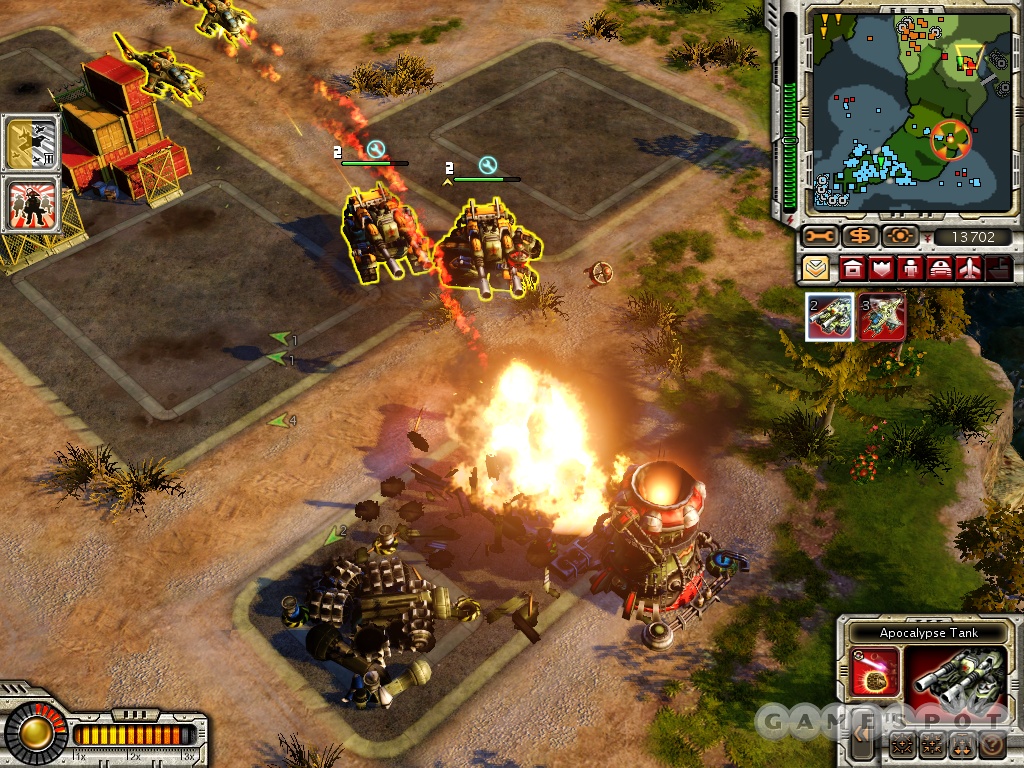1024x768 pixels.
Task: Switch to the infantry production tab
Action: [x=911, y=268]
